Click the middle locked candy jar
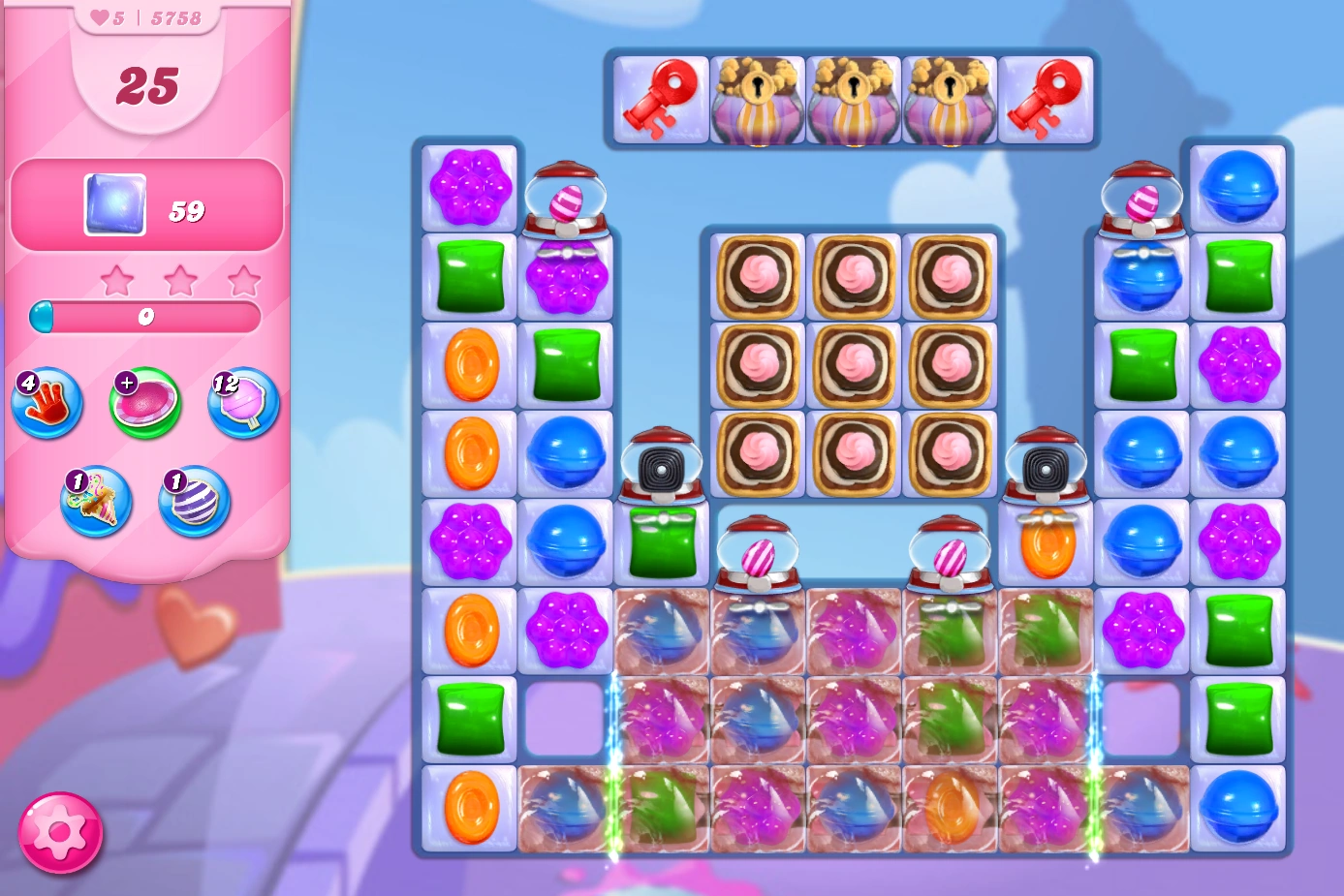The height and width of the screenshot is (896, 1344). 853,97
